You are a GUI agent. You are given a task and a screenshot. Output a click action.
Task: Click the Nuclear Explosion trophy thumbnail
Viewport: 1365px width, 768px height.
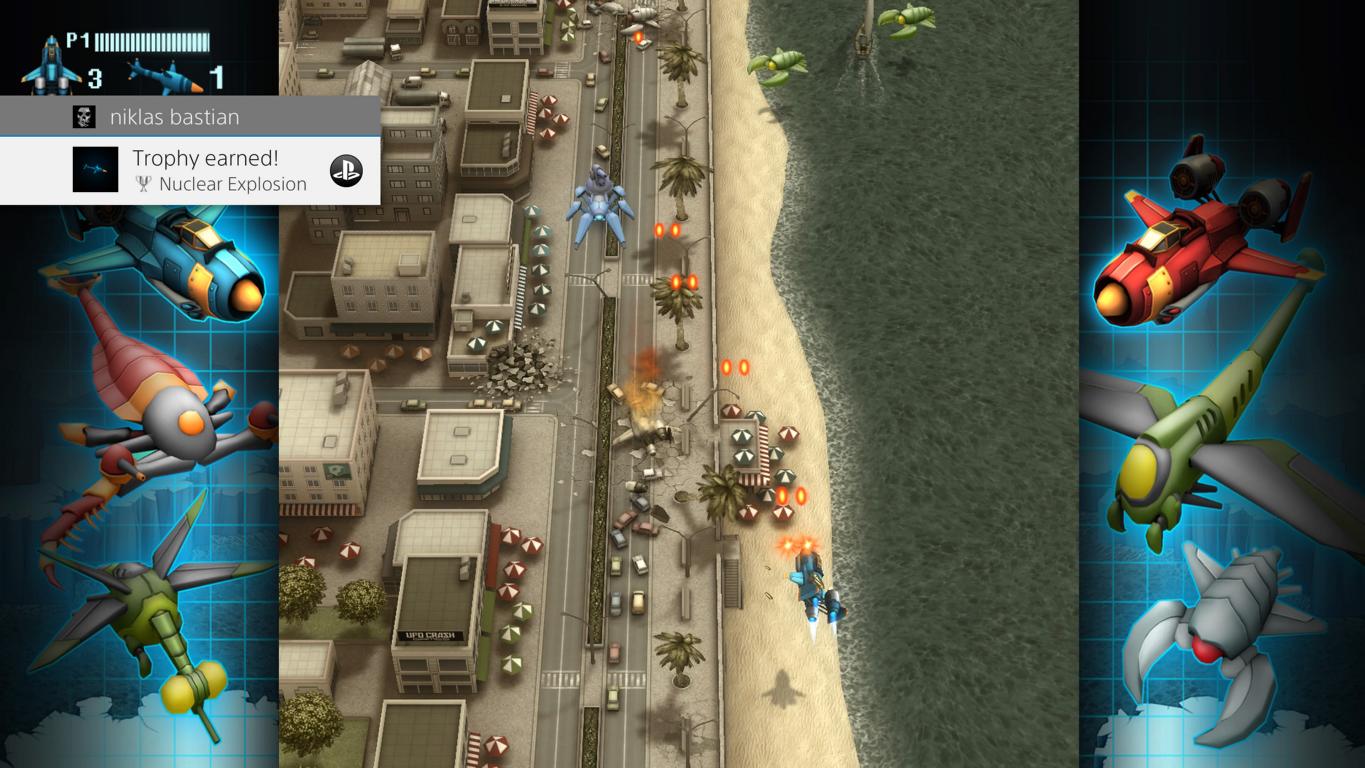tap(95, 170)
